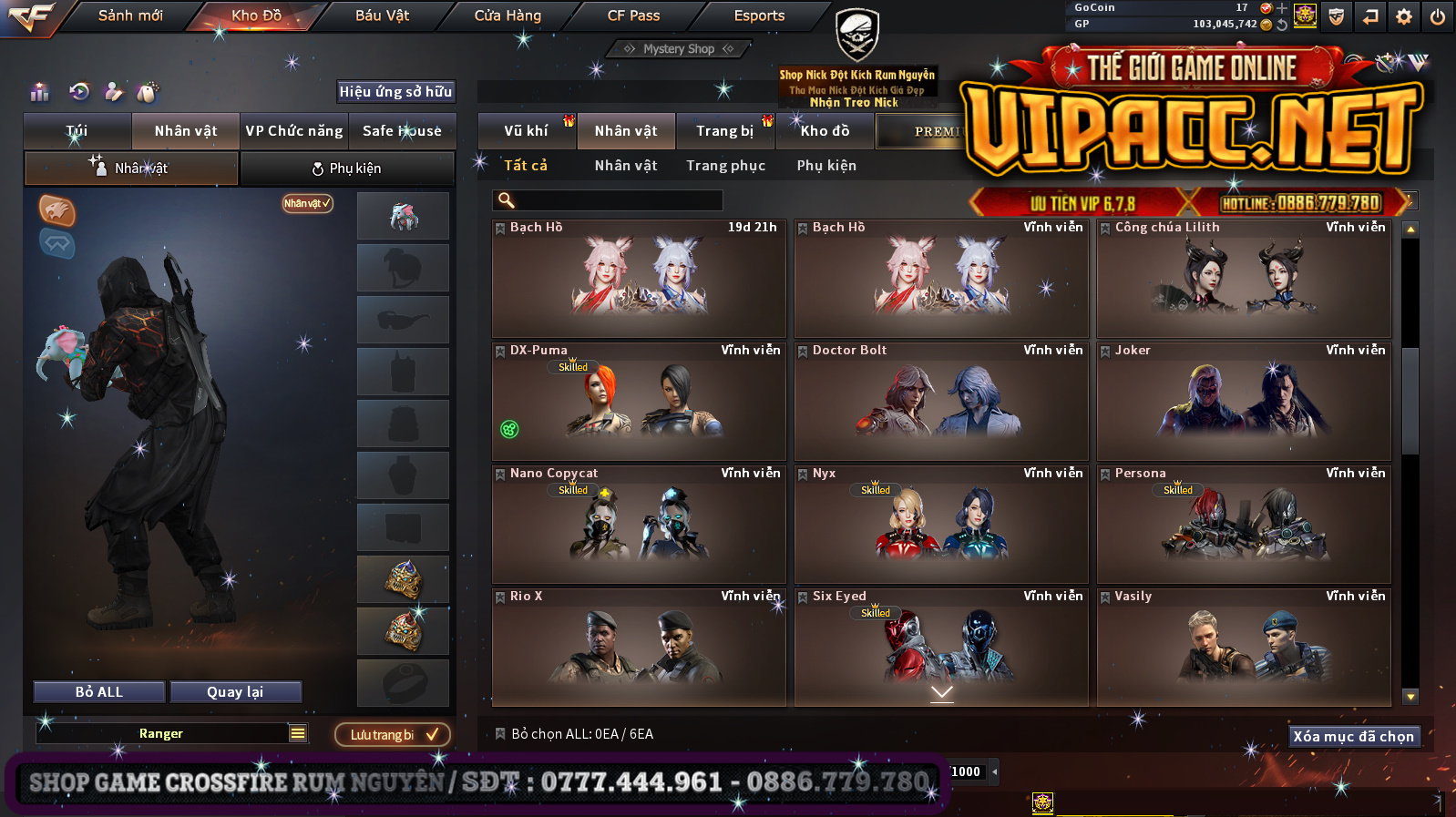1456x817 pixels.
Task: Pick the Nano Copycat character
Action: point(639,525)
